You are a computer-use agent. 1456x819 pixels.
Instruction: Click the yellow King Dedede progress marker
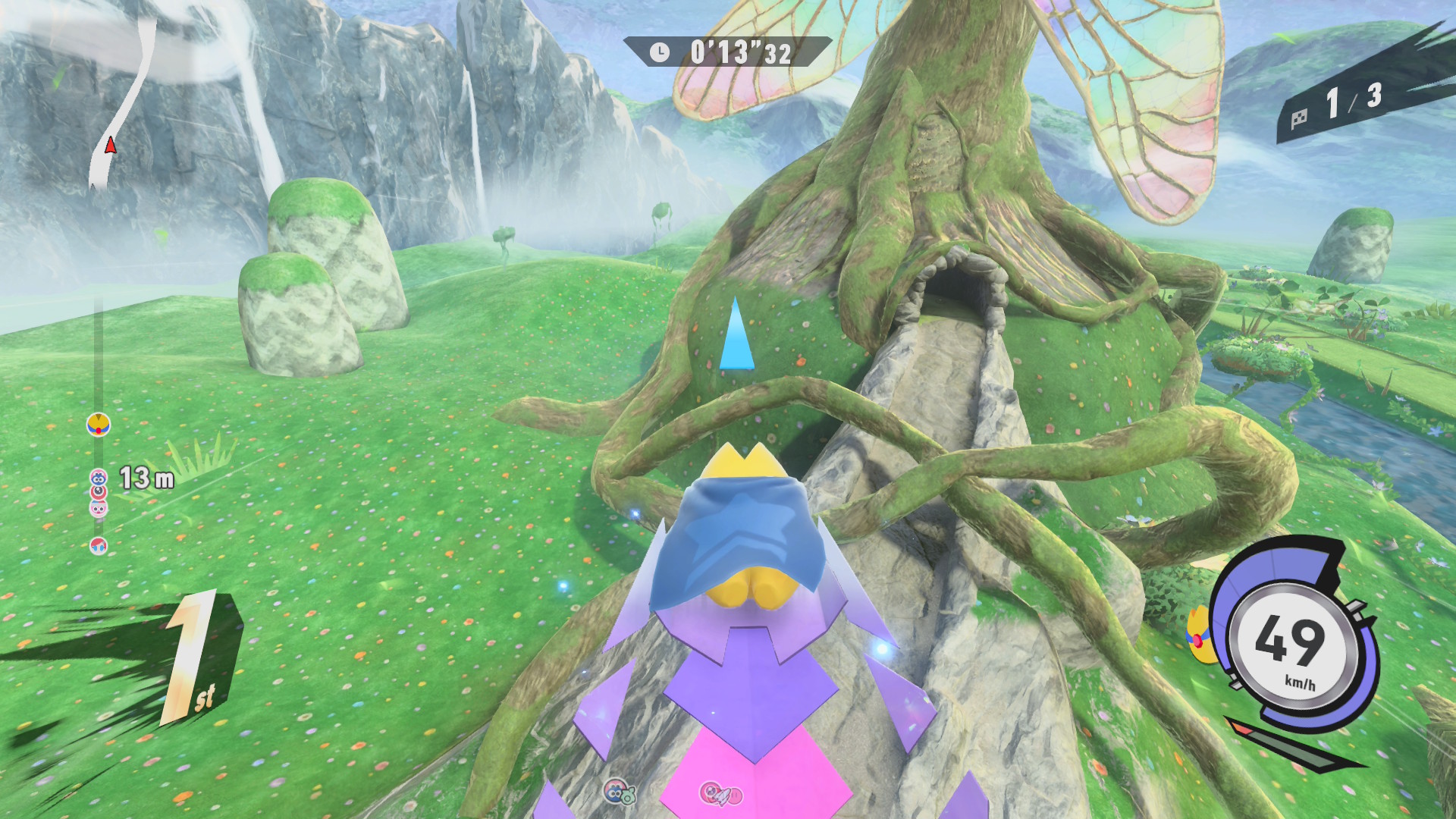pos(99,425)
